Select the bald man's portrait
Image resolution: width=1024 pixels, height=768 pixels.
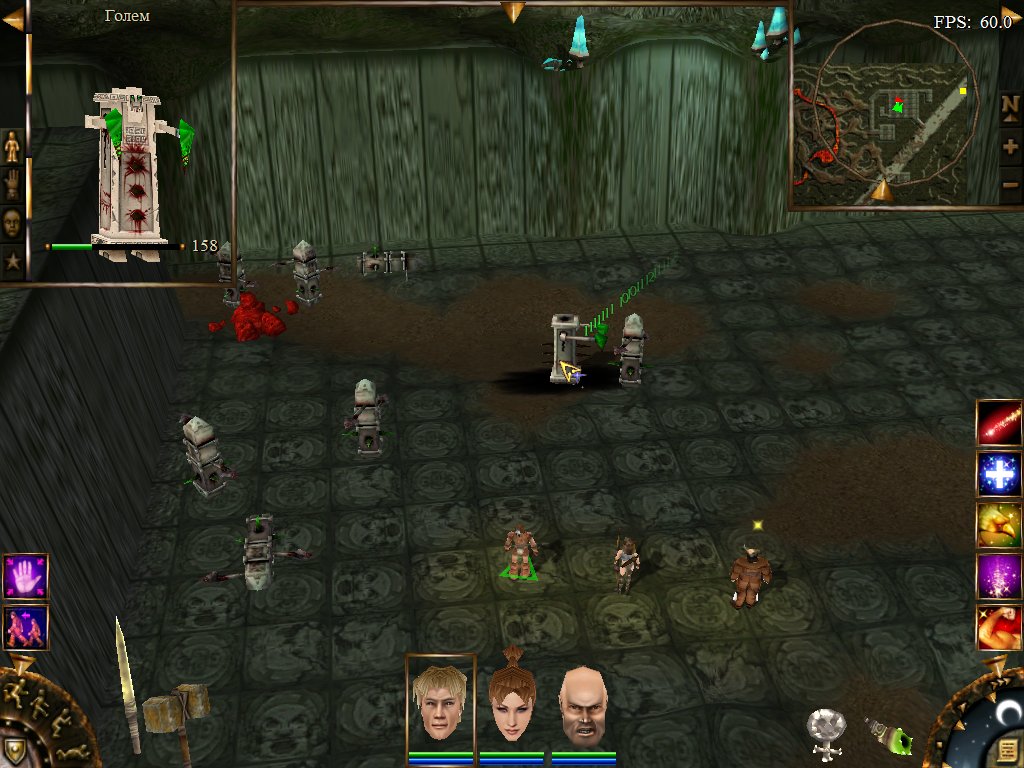tap(582, 701)
